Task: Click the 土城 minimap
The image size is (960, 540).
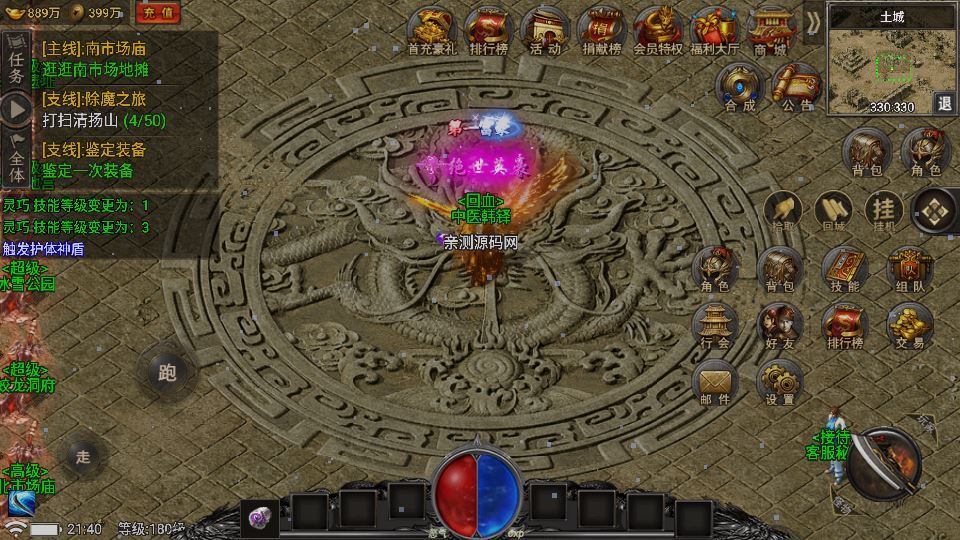Action: tap(880, 62)
